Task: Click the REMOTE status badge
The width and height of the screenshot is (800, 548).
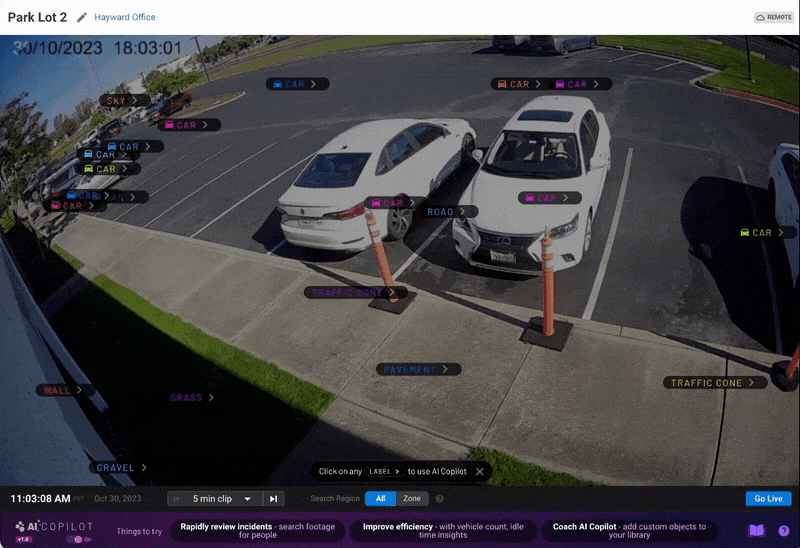Action: tap(774, 17)
